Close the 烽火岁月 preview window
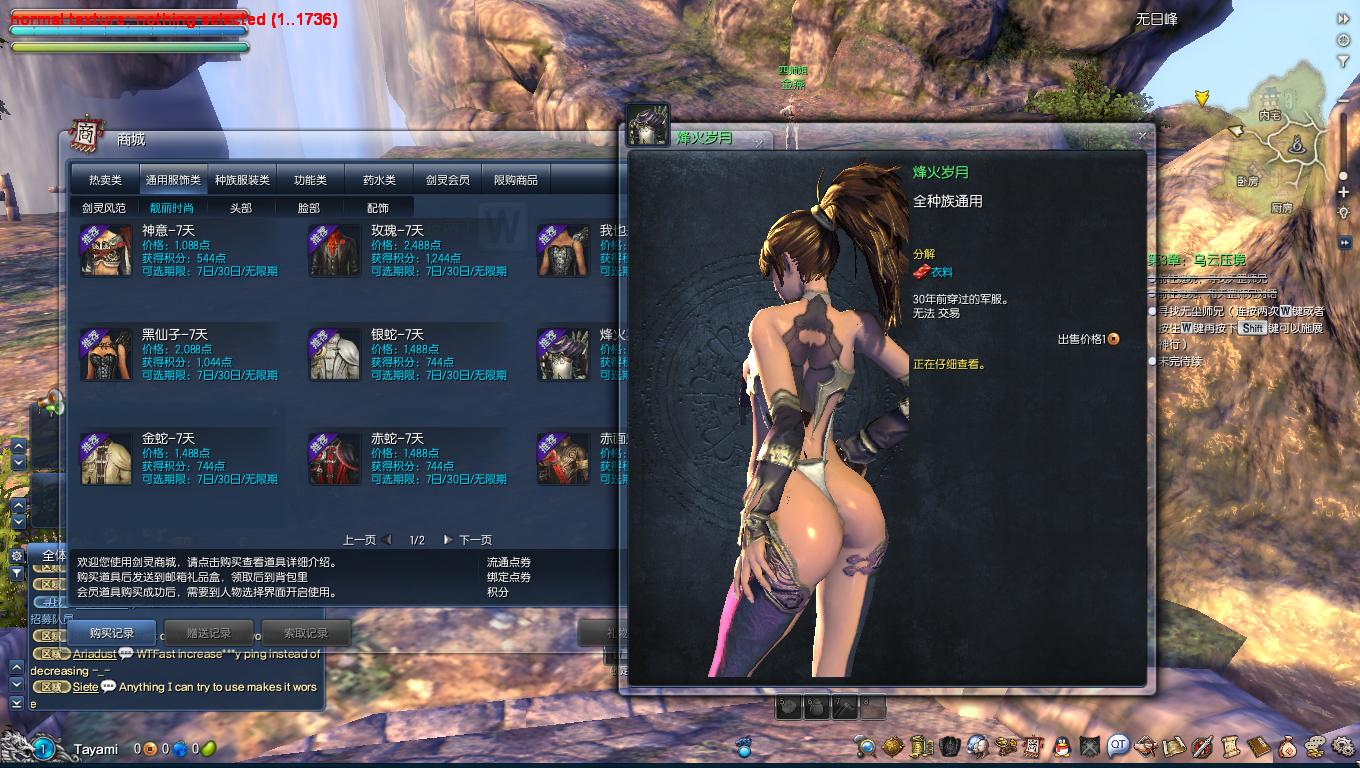Image resolution: width=1360 pixels, height=768 pixels. point(1142,135)
